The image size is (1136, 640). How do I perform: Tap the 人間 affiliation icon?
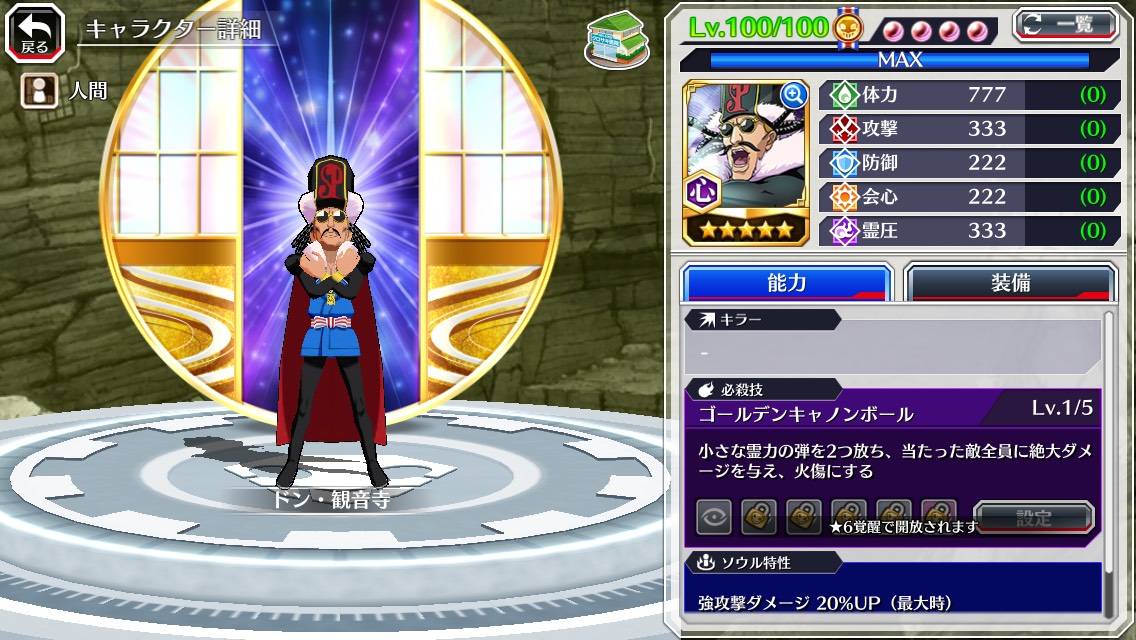pos(36,91)
